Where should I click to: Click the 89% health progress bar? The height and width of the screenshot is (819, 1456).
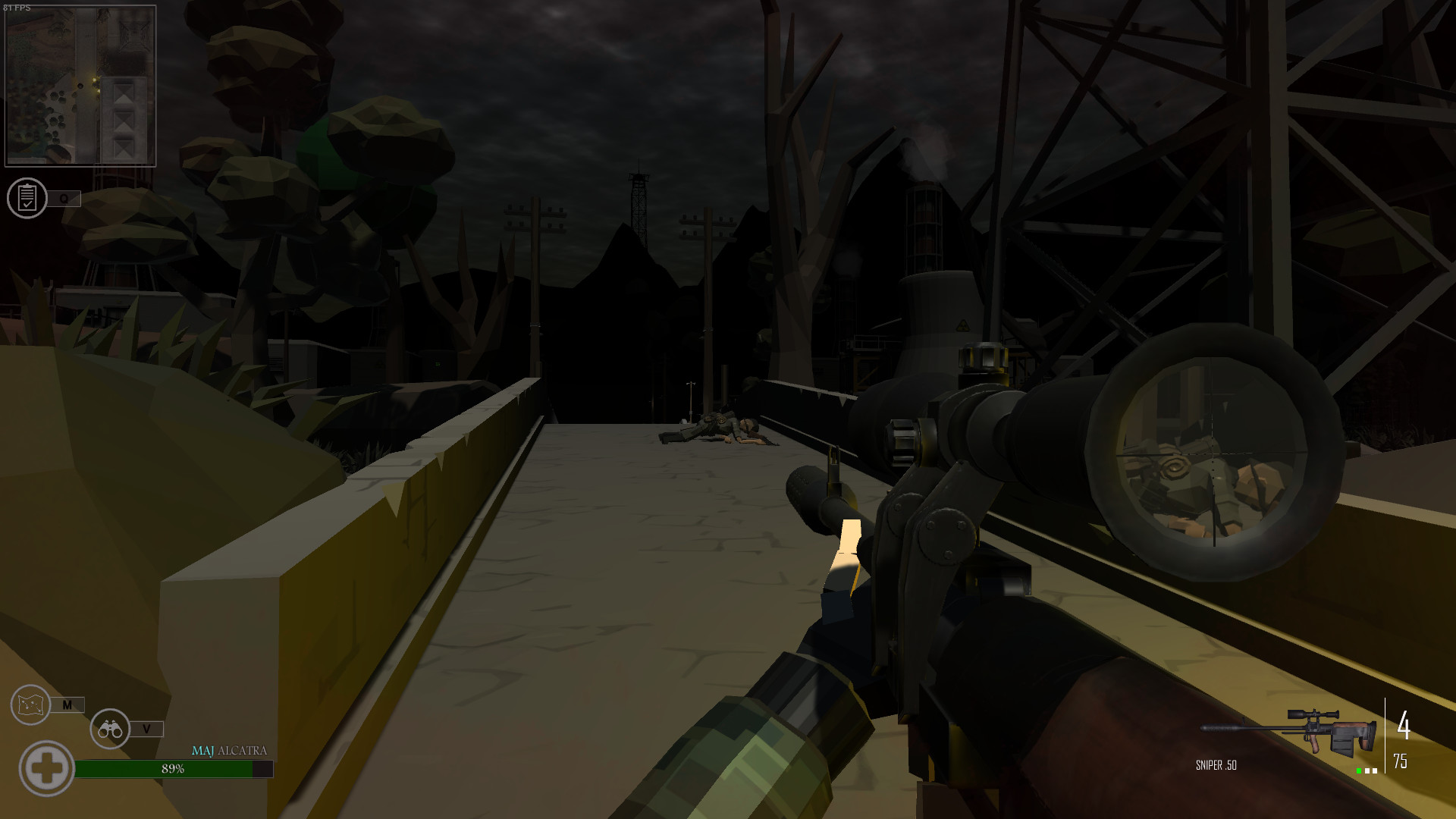point(173,769)
